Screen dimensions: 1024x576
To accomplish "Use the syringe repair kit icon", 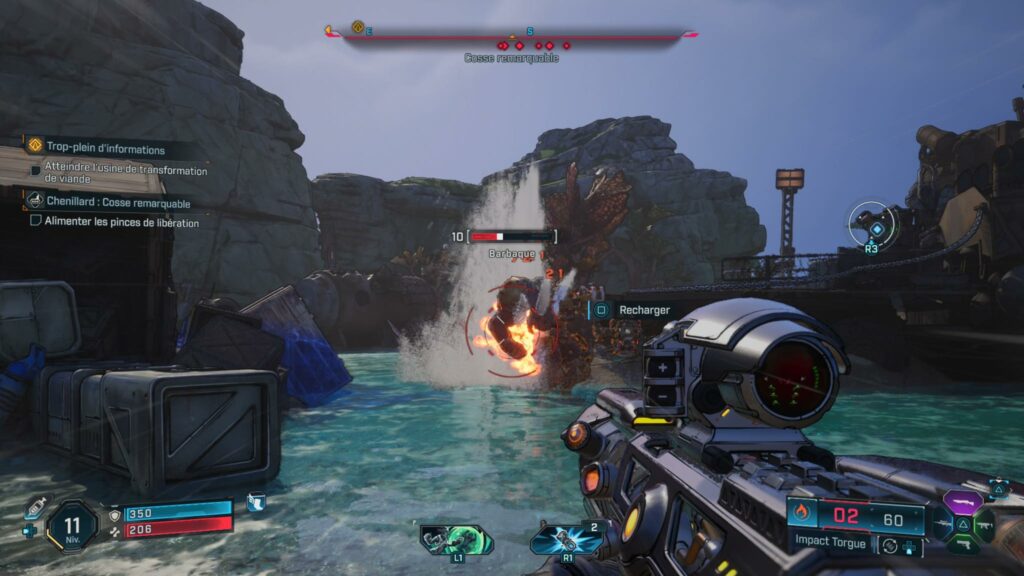I will click(x=36, y=507).
